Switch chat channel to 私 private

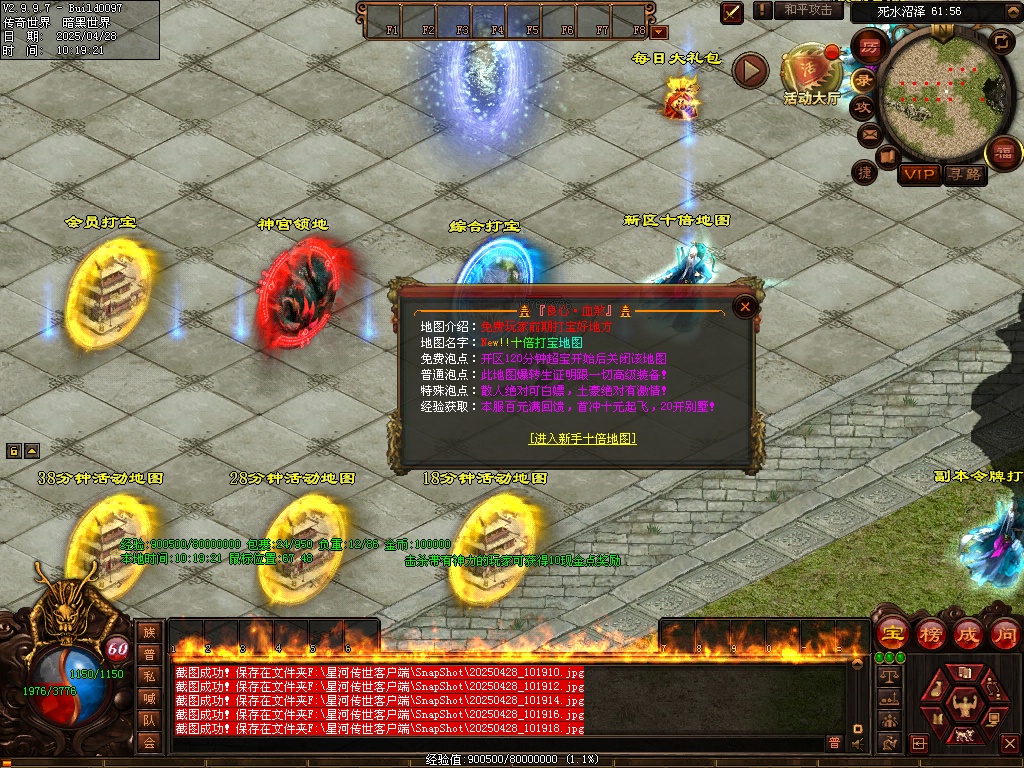tap(149, 676)
